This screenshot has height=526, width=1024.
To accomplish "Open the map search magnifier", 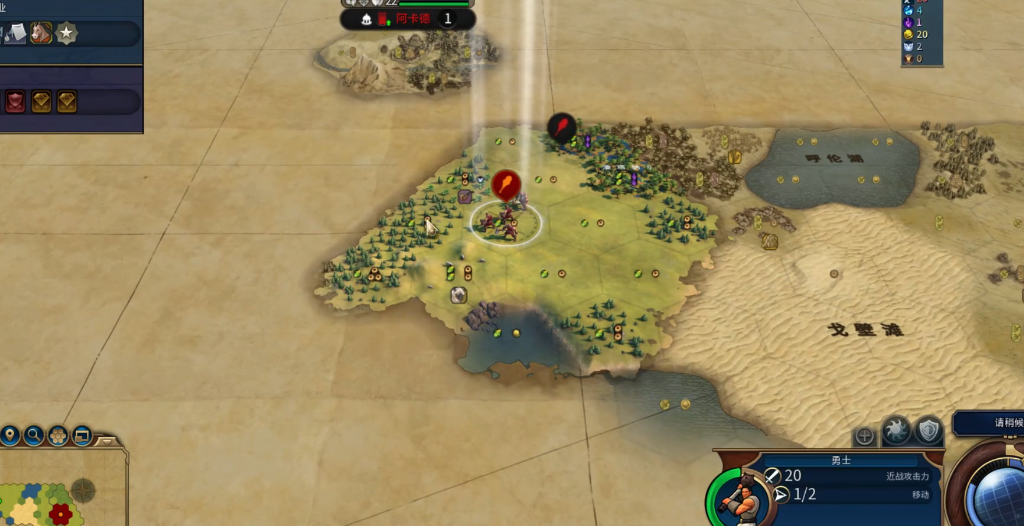I will (34, 436).
